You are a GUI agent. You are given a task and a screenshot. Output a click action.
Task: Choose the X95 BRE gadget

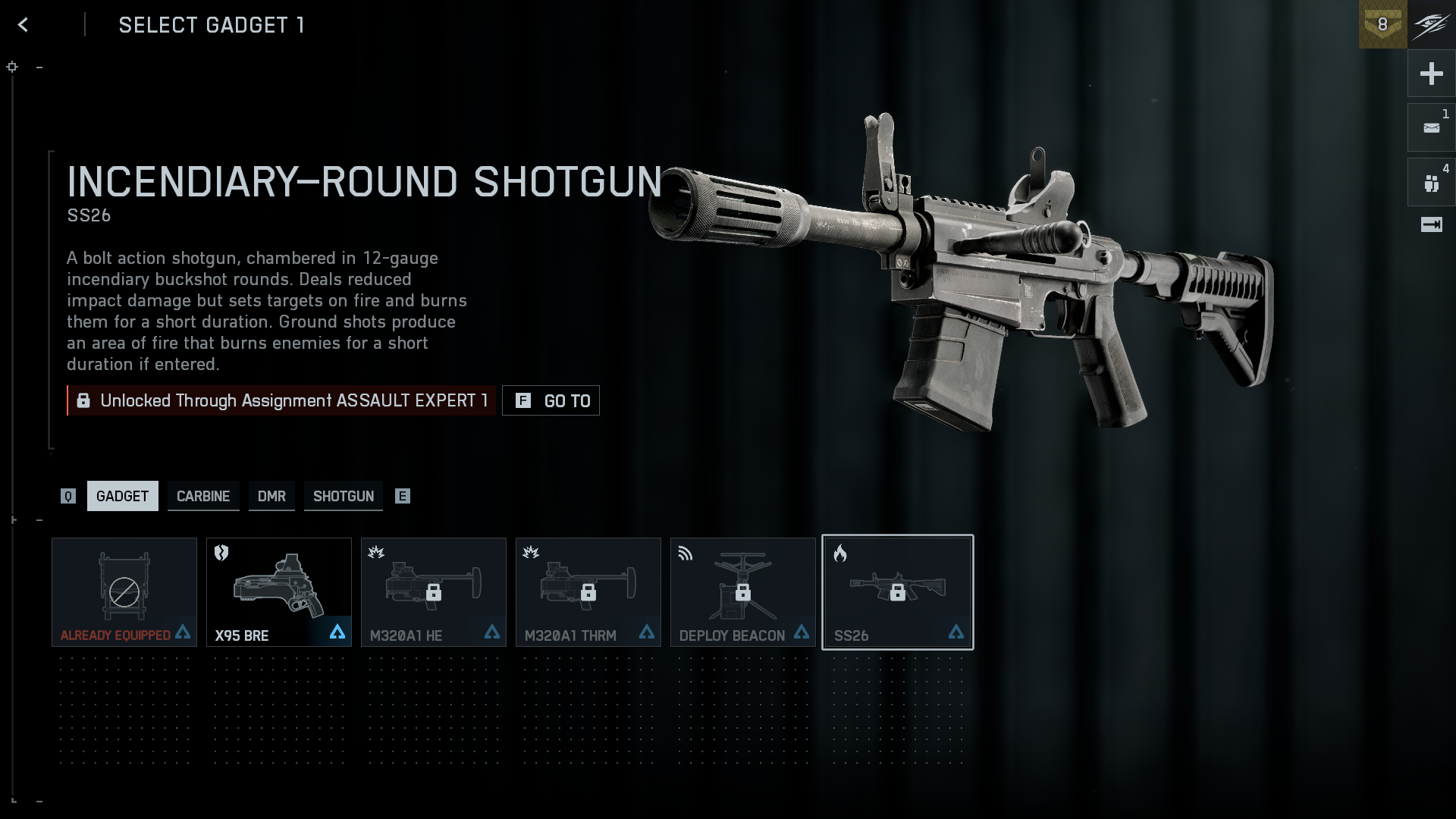(279, 592)
